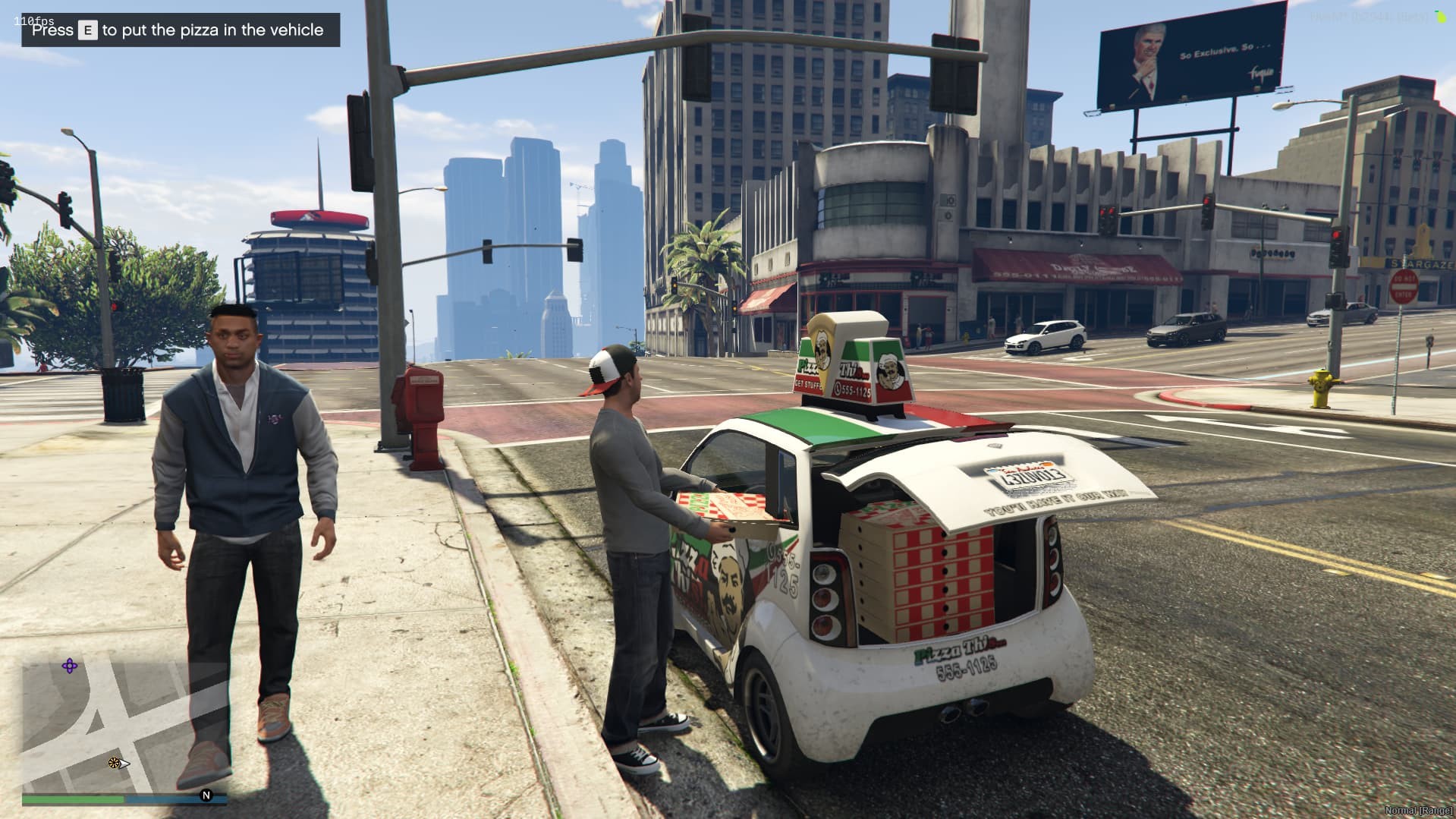Select the pizza blip on the minimap

114,763
